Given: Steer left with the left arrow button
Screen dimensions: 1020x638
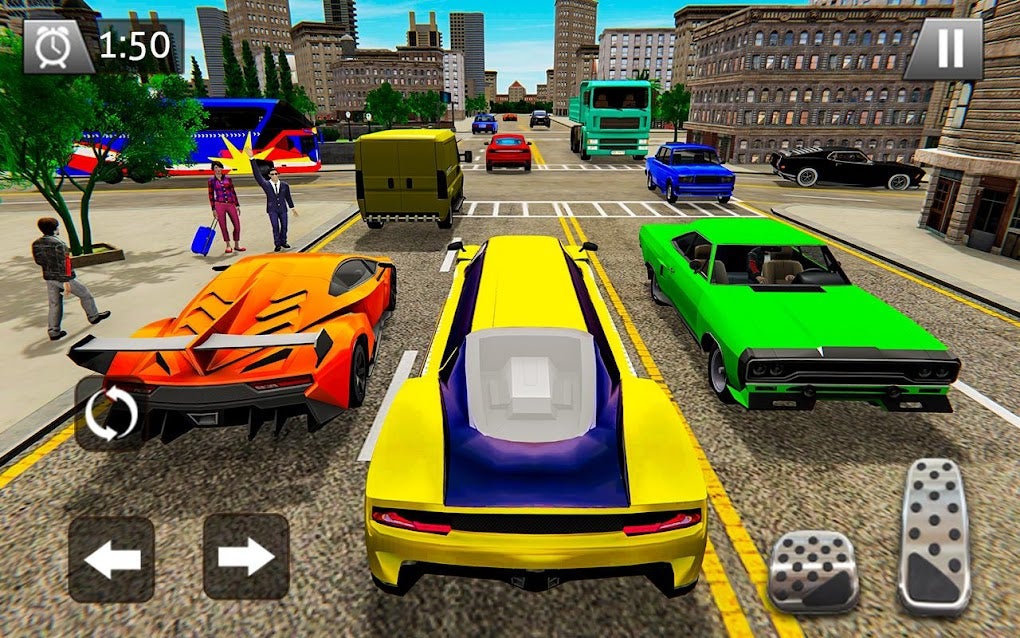Looking at the screenshot, I should point(111,558).
